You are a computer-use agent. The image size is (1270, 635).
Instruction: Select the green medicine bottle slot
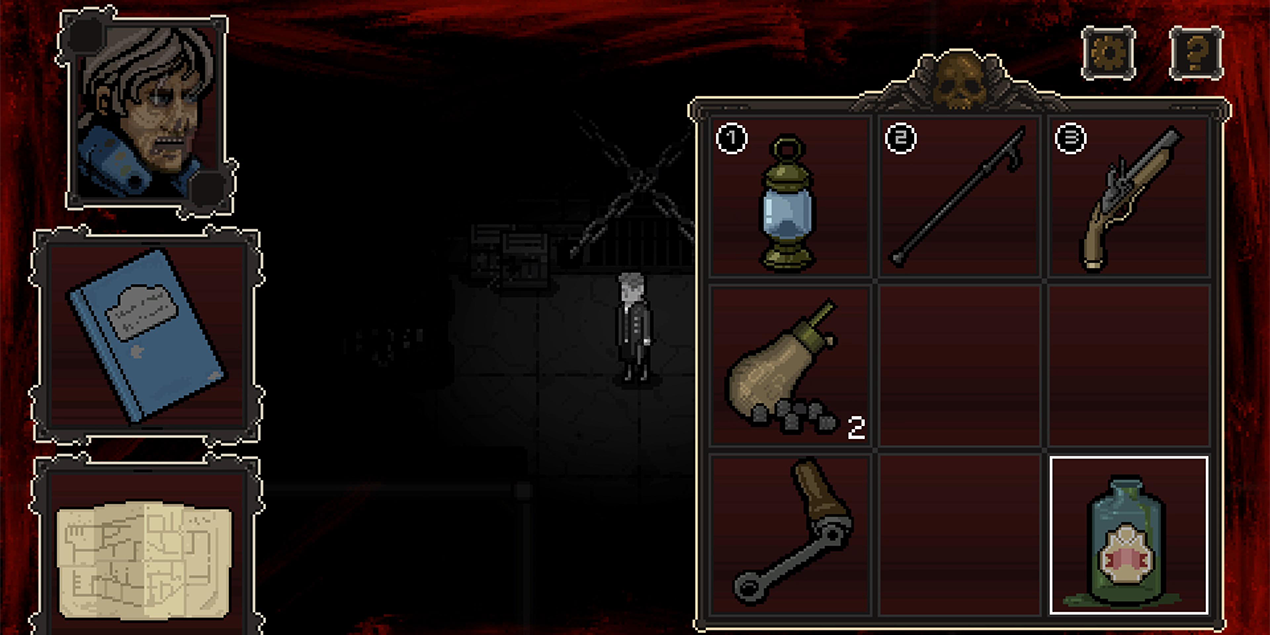click(x=1129, y=535)
